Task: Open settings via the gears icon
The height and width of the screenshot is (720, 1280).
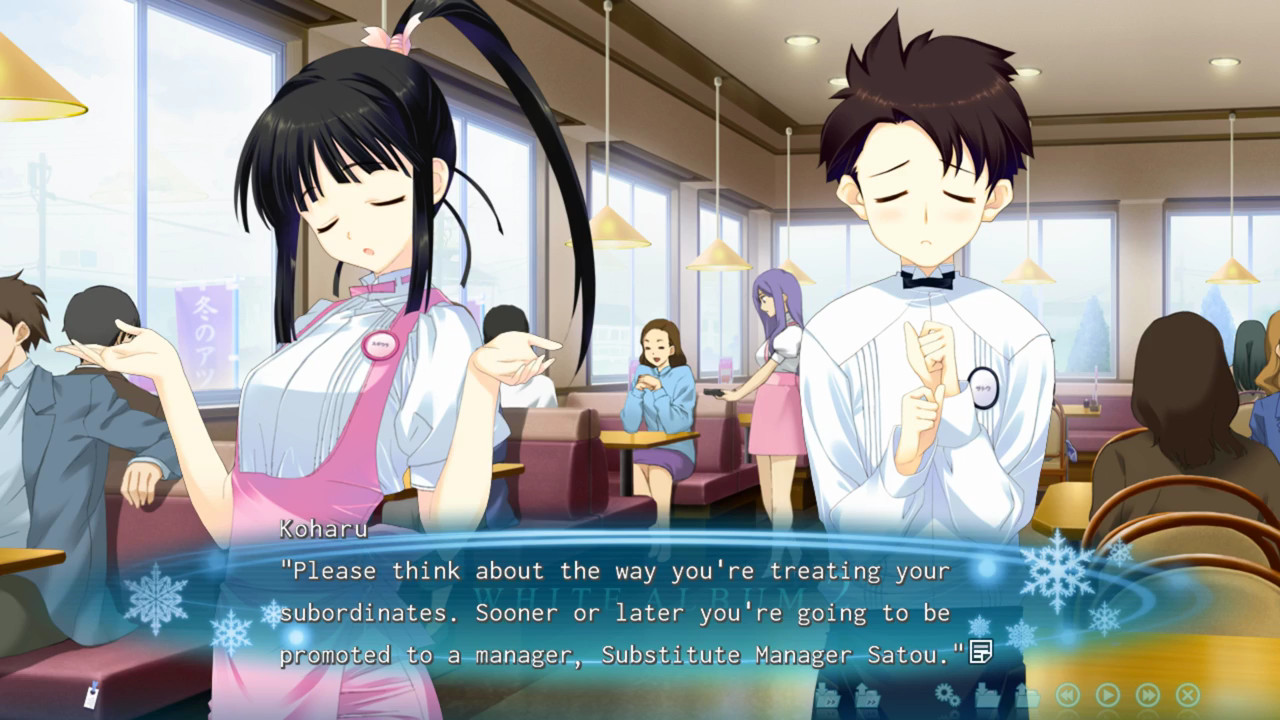Action: 946,694
